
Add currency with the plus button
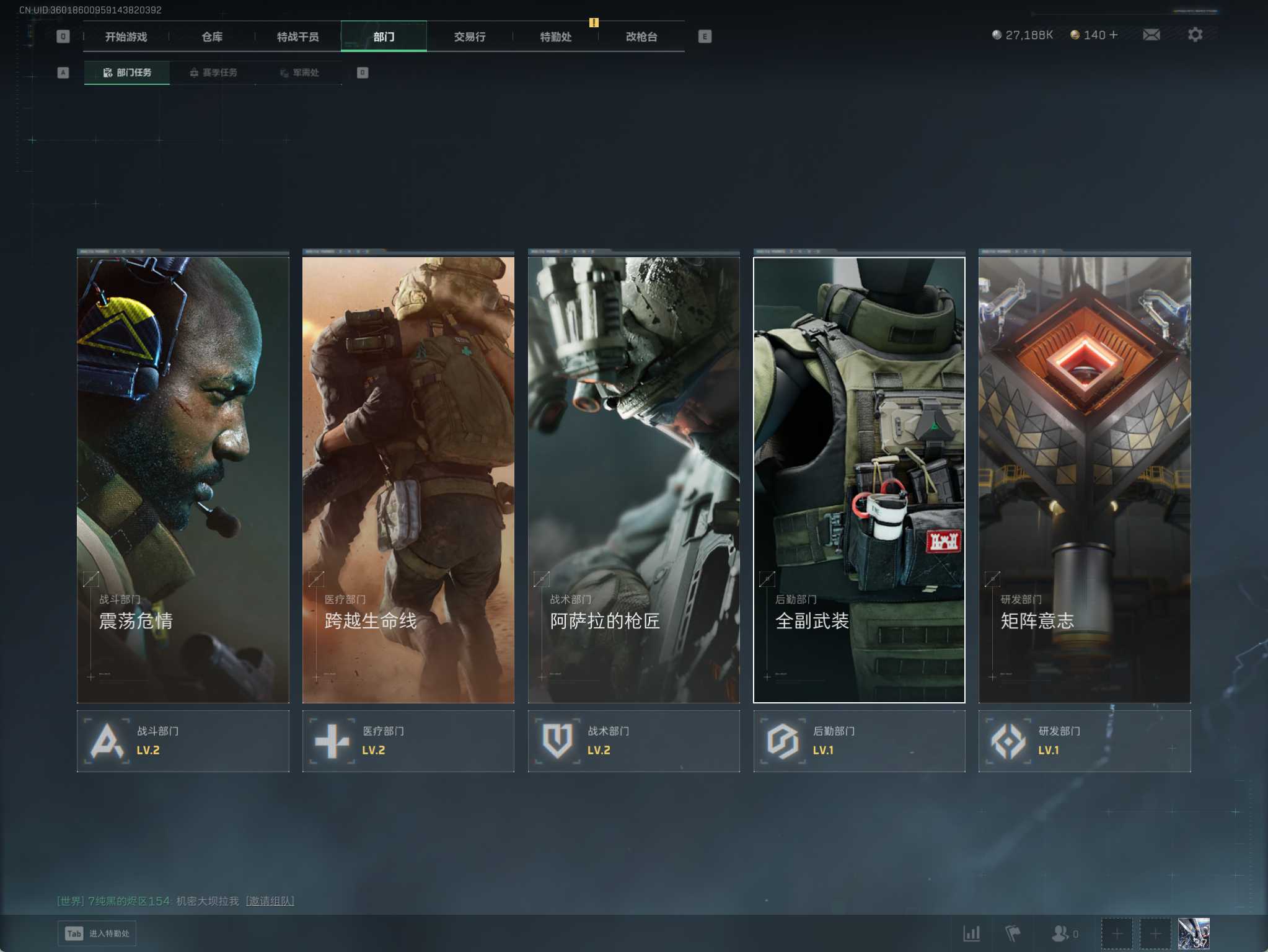pos(1114,35)
